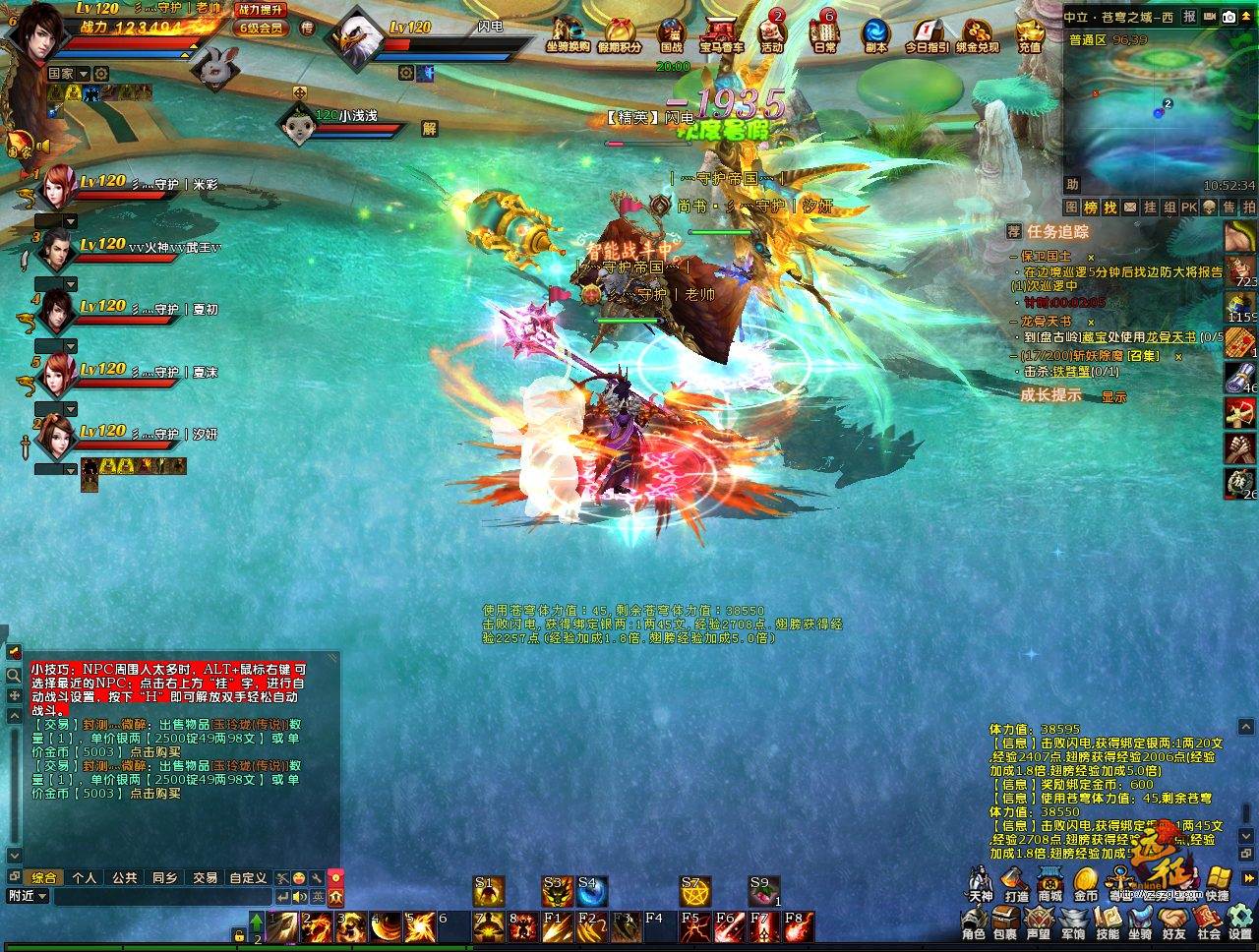Image resolution: width=1259 pixels, height=952 pixels.
Task: Open the 附近 chat channel dropdown
Action: 27,896
